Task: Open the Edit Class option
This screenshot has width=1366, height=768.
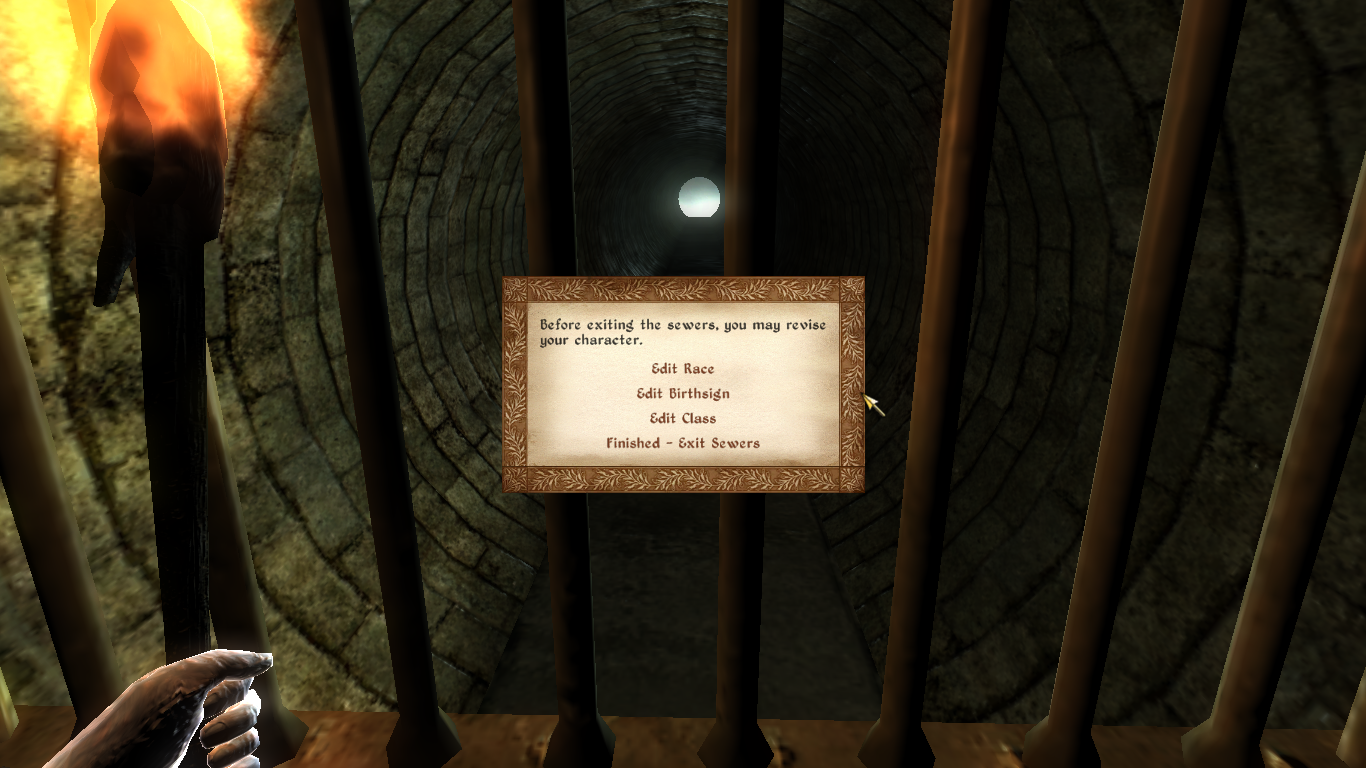Action: point(683,419)
